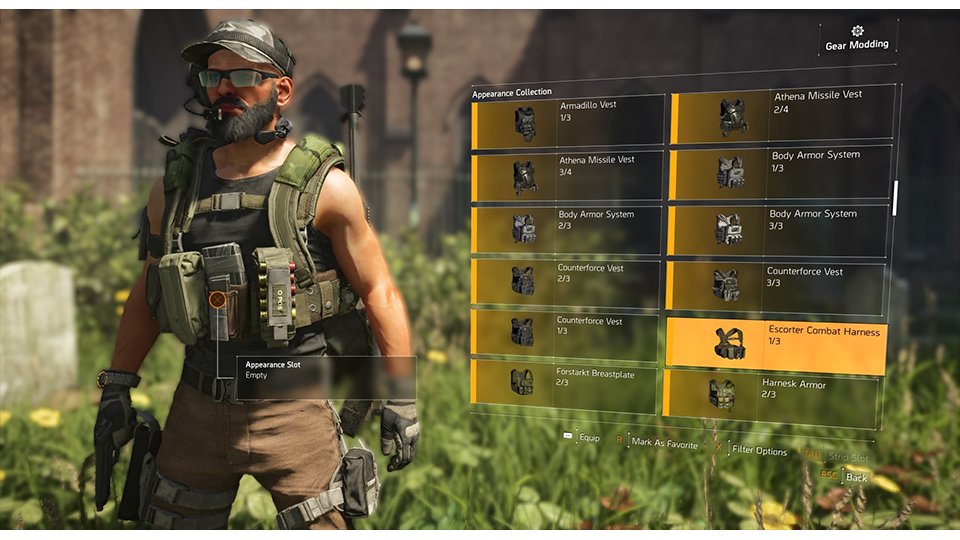Select the Armadillo Vest 1/3 entry
Image resolution: width=960 pixels, height=540 pixels.
click(x=567, y=122)
